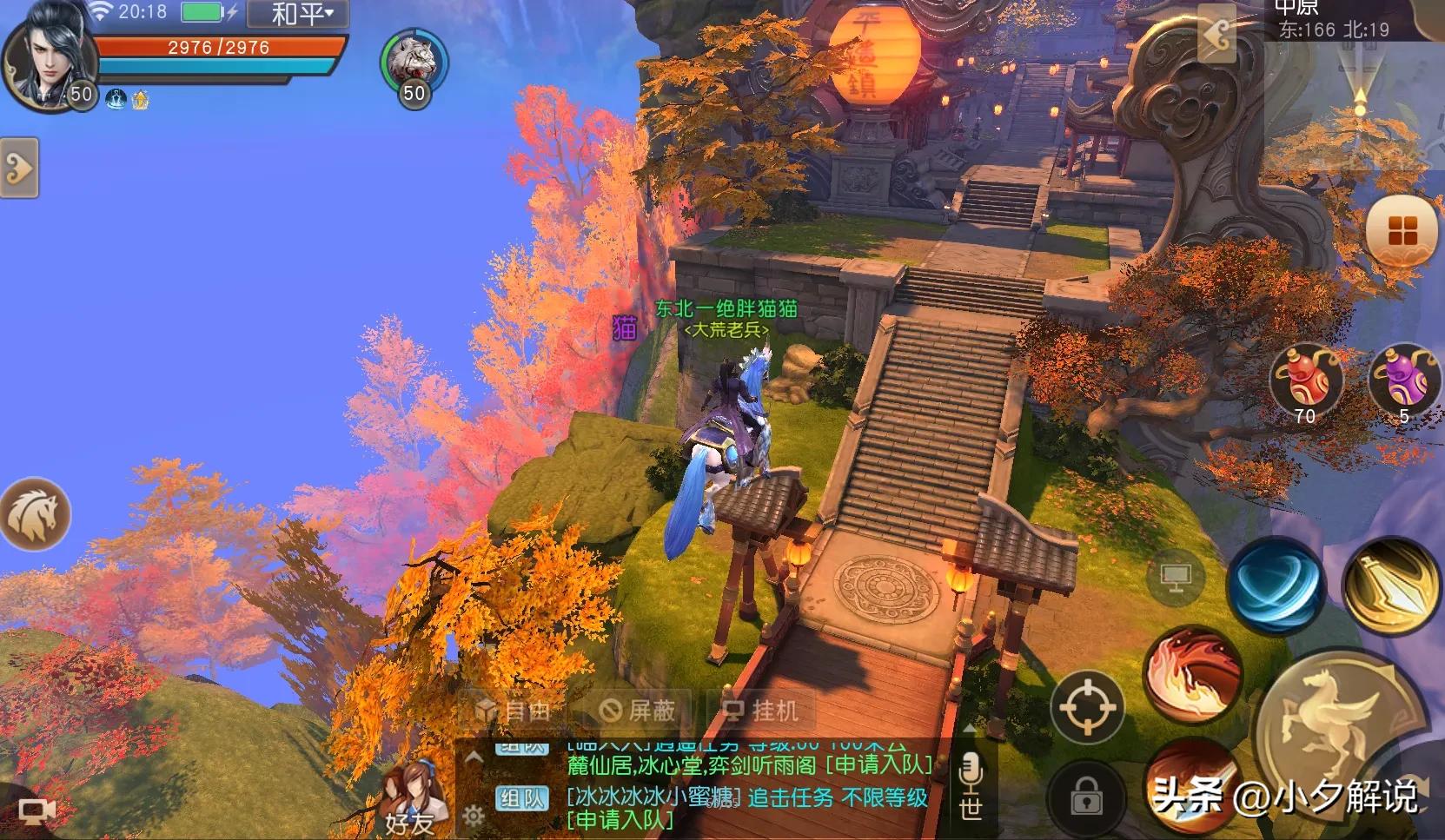Click 申请入队 under 冰冰冰冰小蜜糖's message

620,820
